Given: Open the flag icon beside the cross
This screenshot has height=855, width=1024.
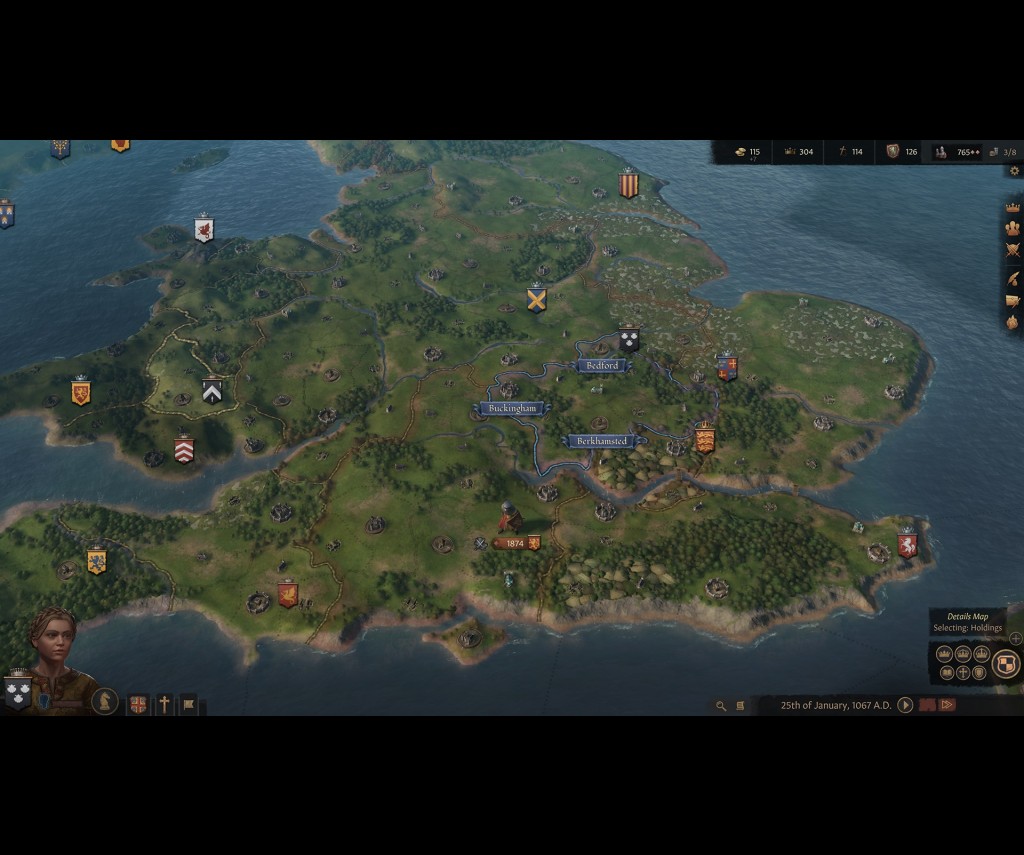Looking at the screenshot, I should coord(189,705).
